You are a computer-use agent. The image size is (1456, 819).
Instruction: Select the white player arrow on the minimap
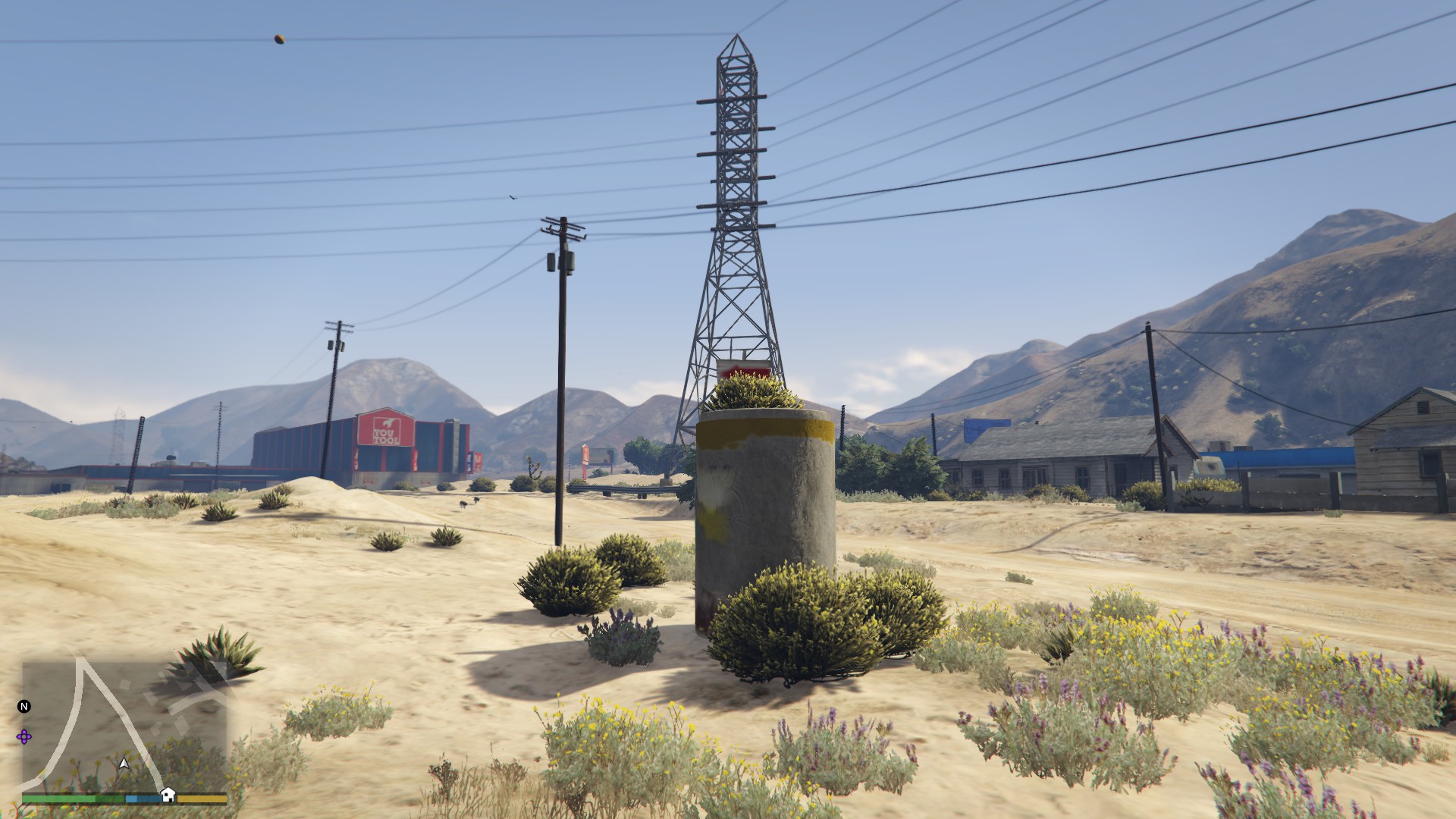124,764
